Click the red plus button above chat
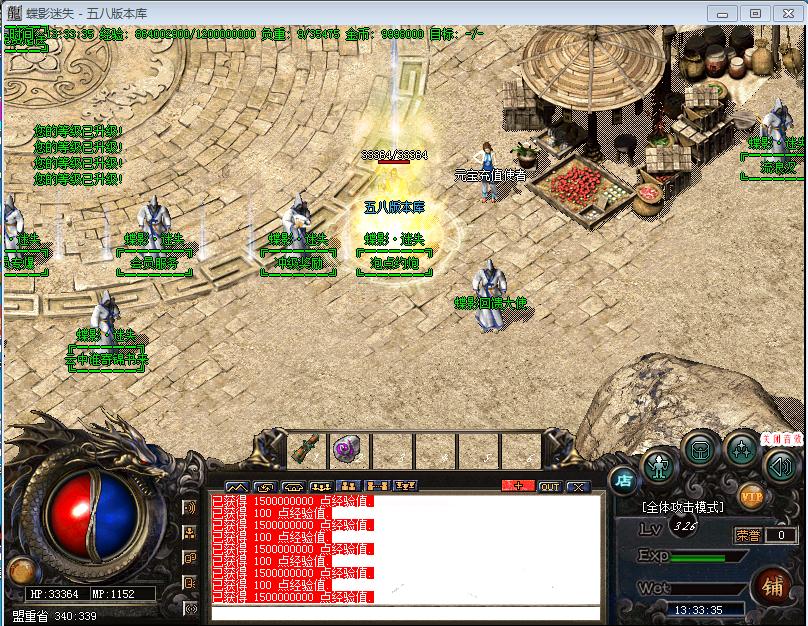 pyautogui.click(x=518, y=487)
